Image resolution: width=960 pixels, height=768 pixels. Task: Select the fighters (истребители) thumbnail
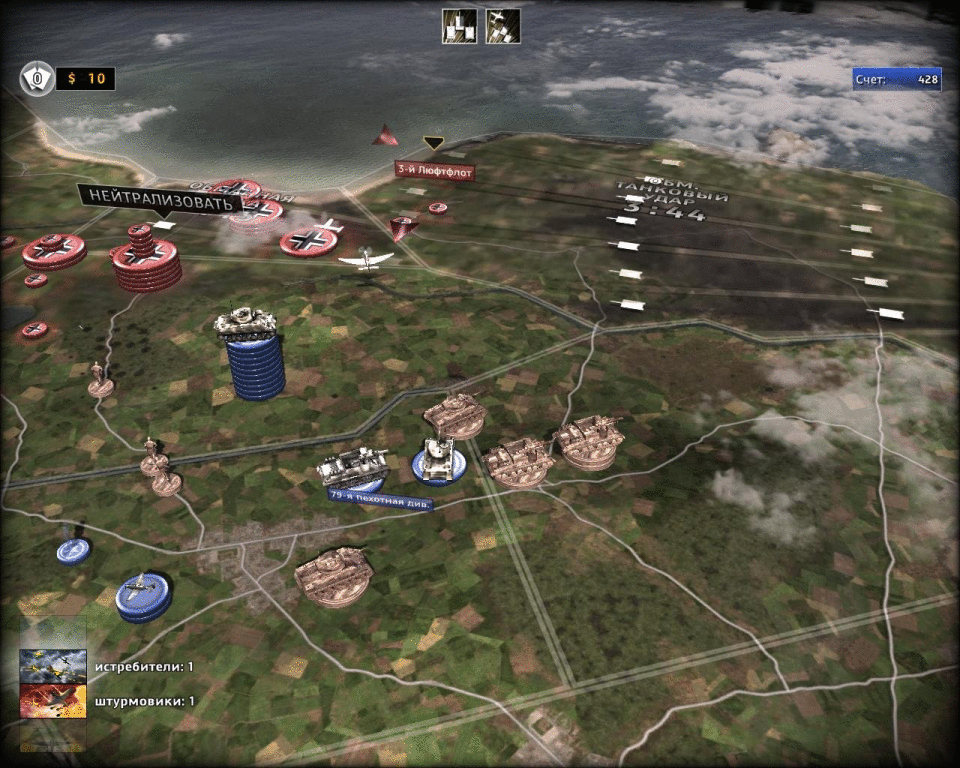click(53, 666)
